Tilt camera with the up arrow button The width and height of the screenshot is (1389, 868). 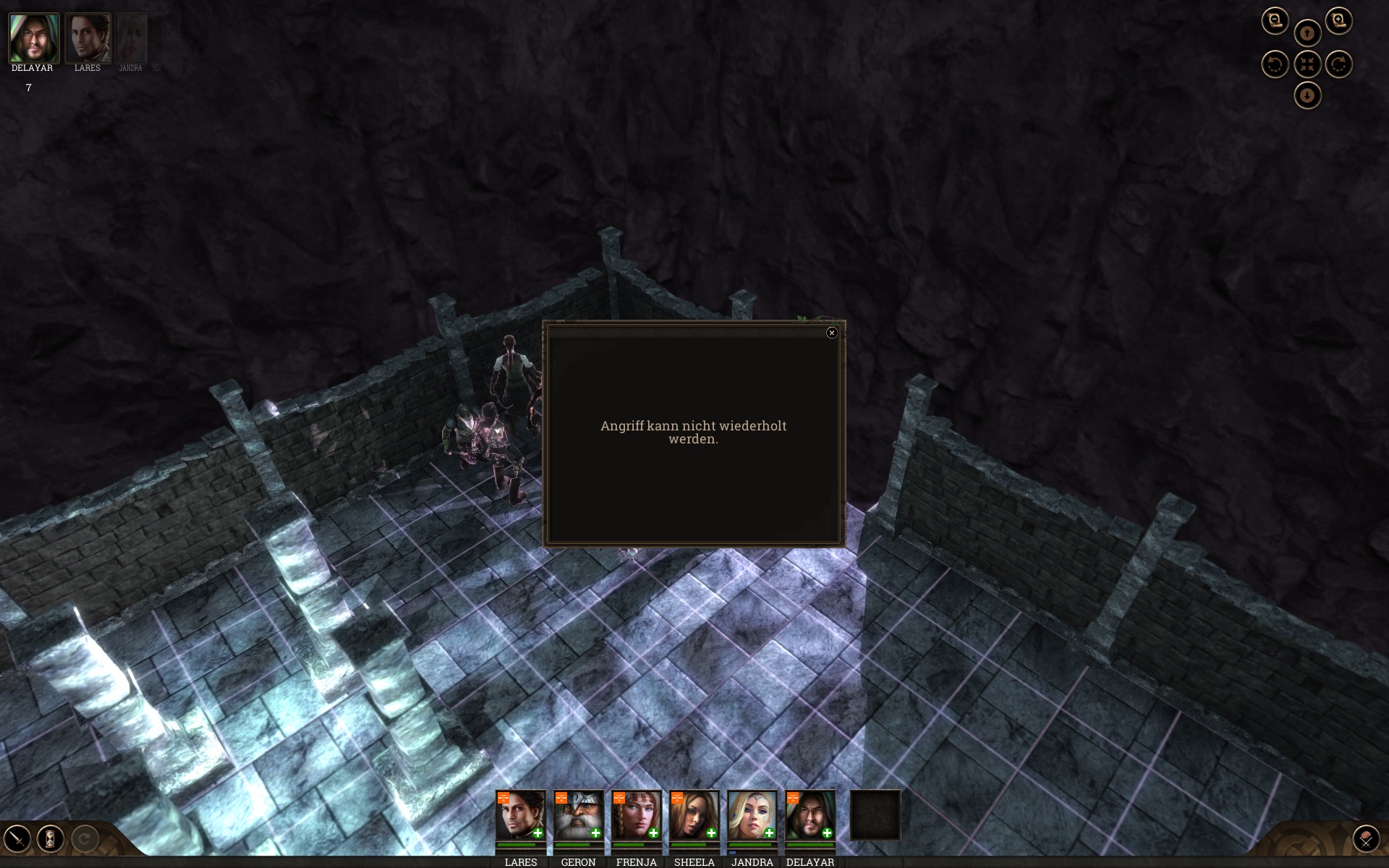[1307, 33]
